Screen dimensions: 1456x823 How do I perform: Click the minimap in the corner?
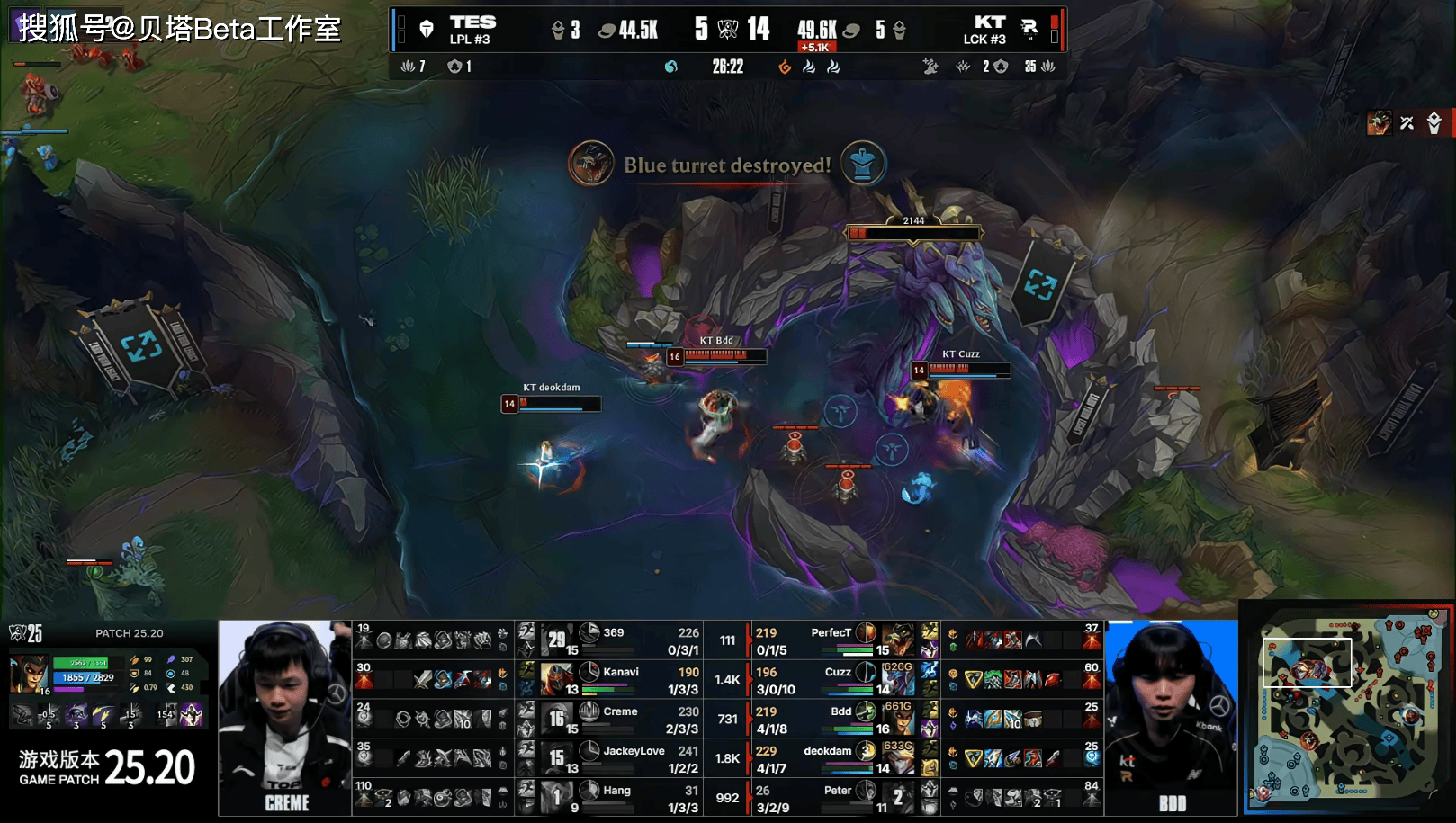point(1347,709)
